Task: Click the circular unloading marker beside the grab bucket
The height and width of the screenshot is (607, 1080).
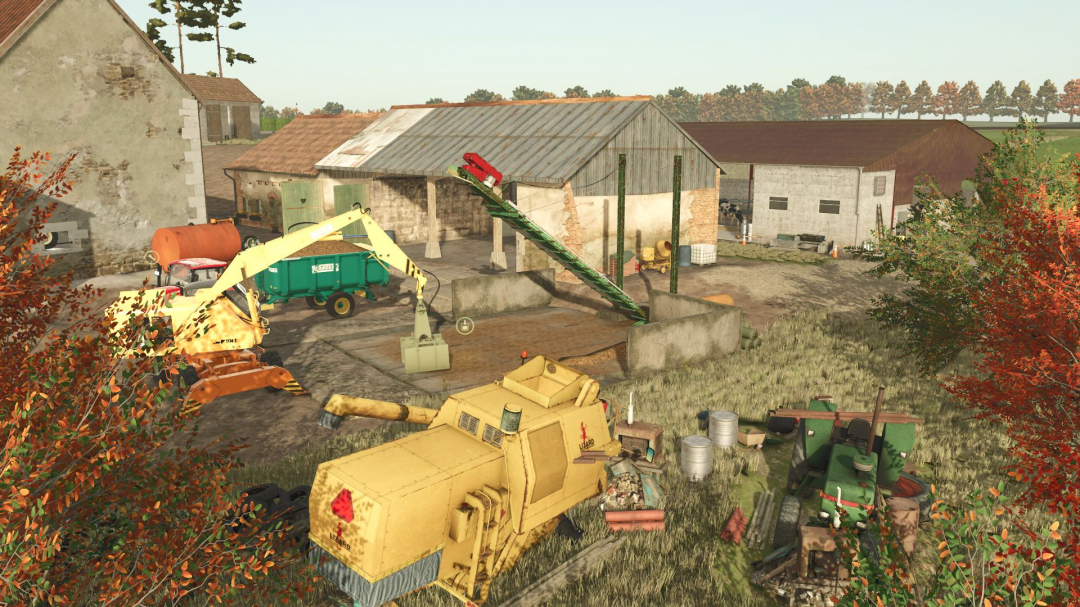Action: (464, 325)
